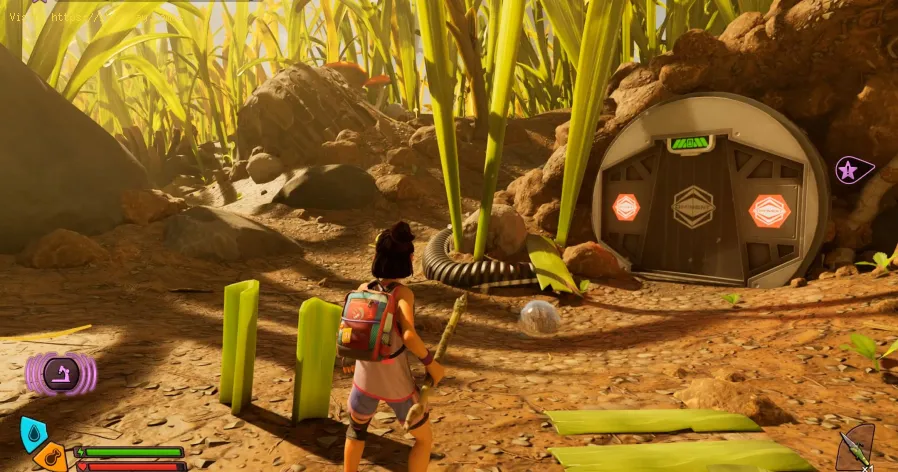Select the purple star quest marker
The image size is (898, 472).
tap(850, 170)
